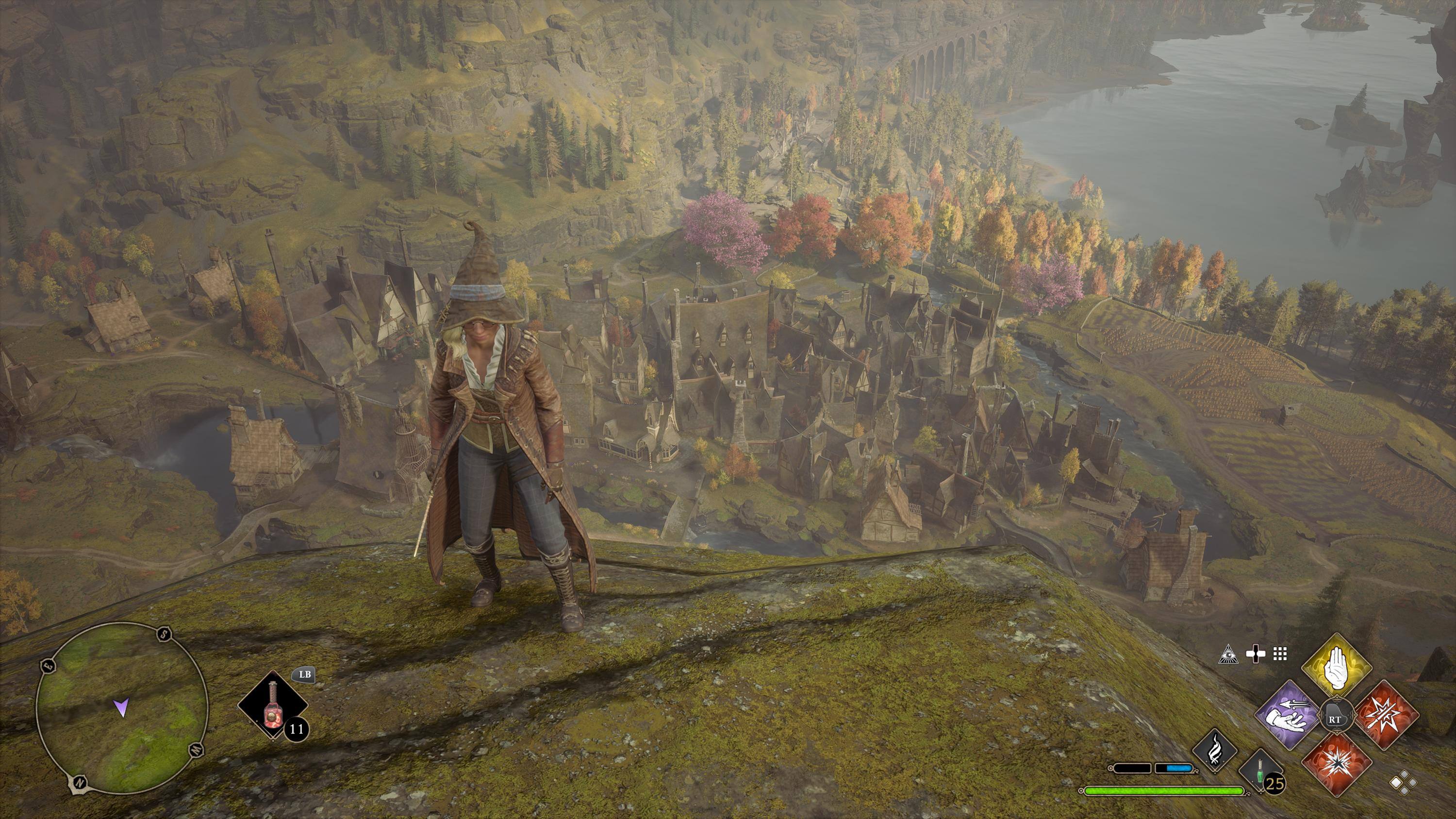Open the nine-dot grid menu icon
1456x819 pixels.
(1280, 654)
